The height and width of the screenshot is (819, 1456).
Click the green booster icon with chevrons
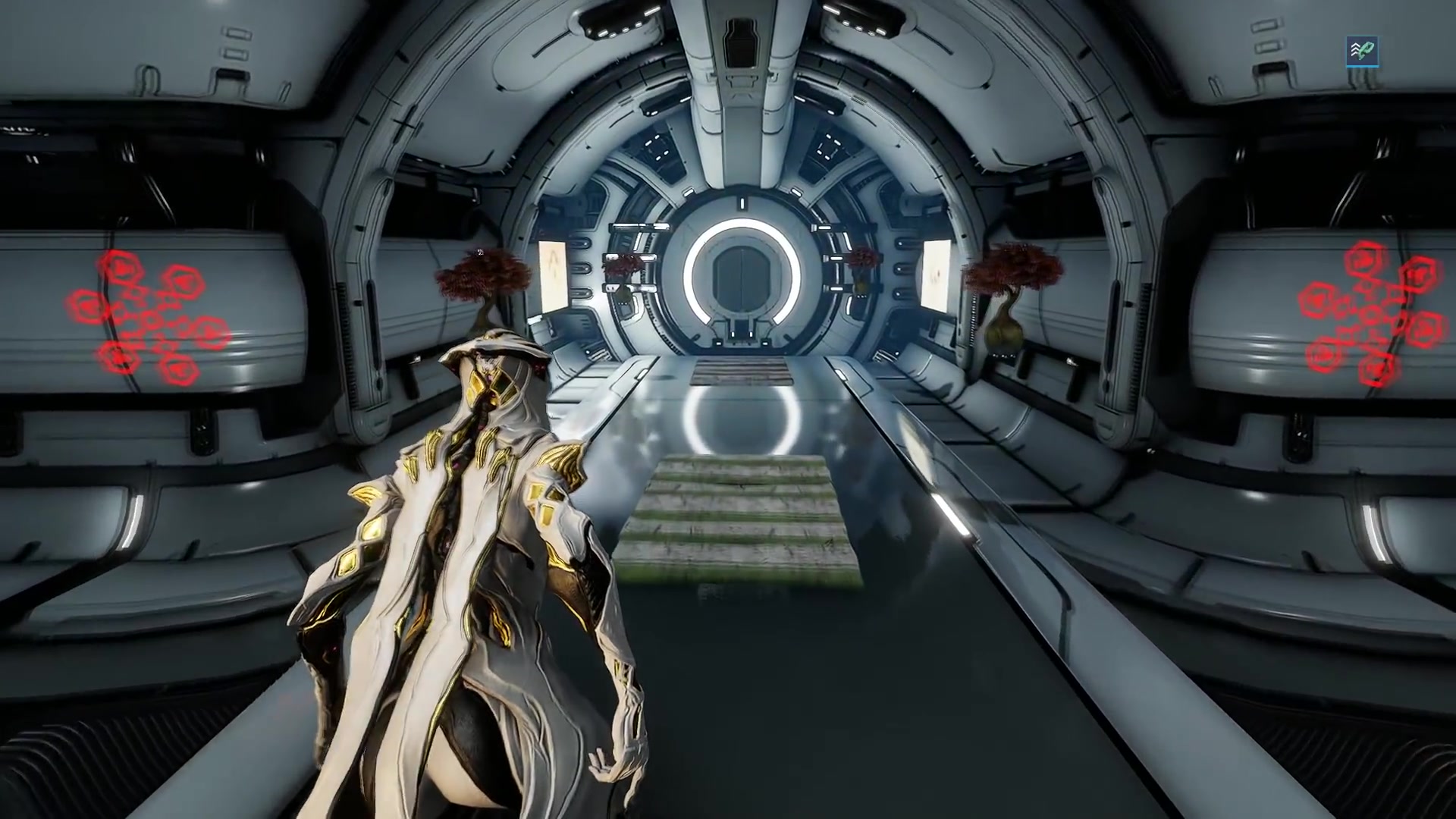(x=1362, y=52)
